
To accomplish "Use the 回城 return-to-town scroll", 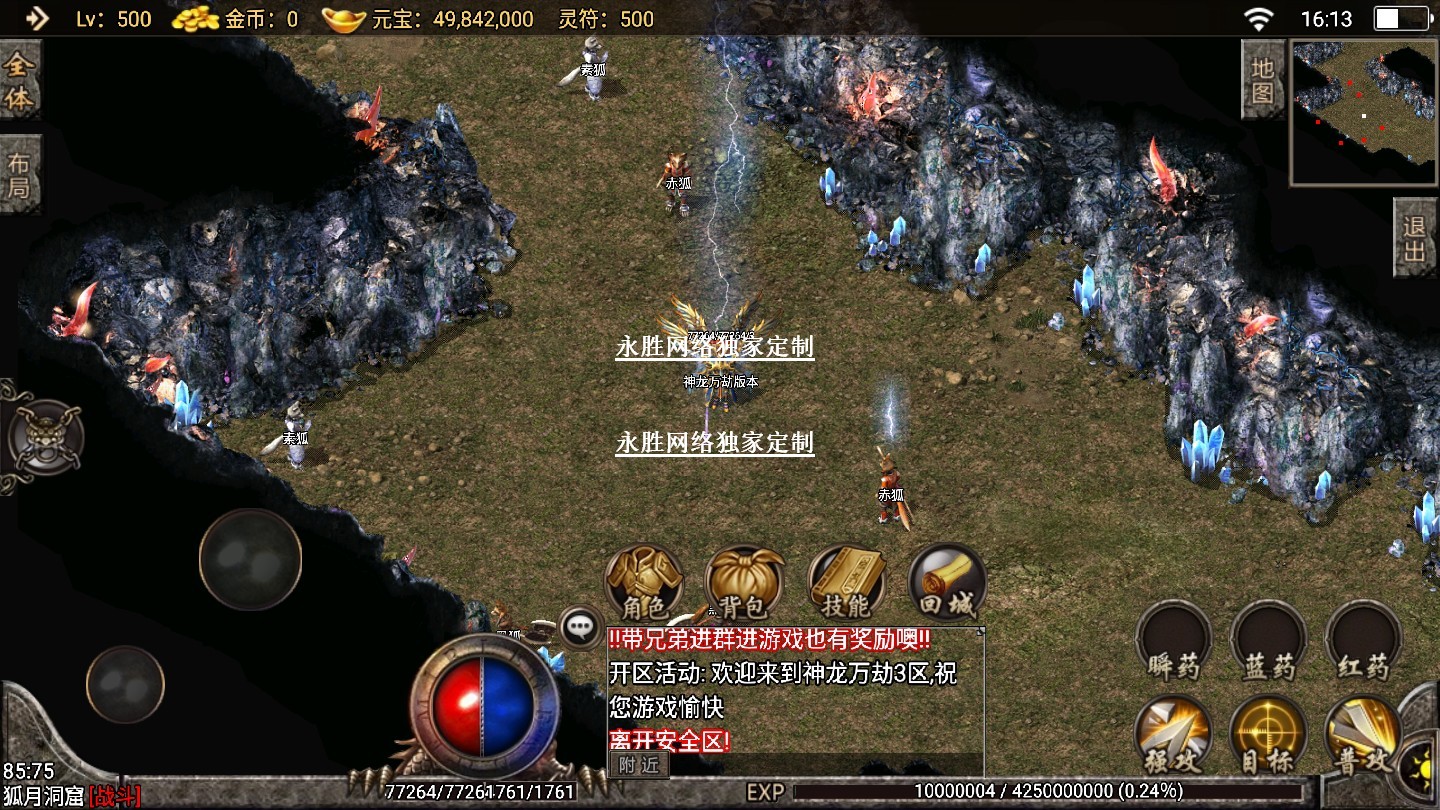I will coord(946,582).
